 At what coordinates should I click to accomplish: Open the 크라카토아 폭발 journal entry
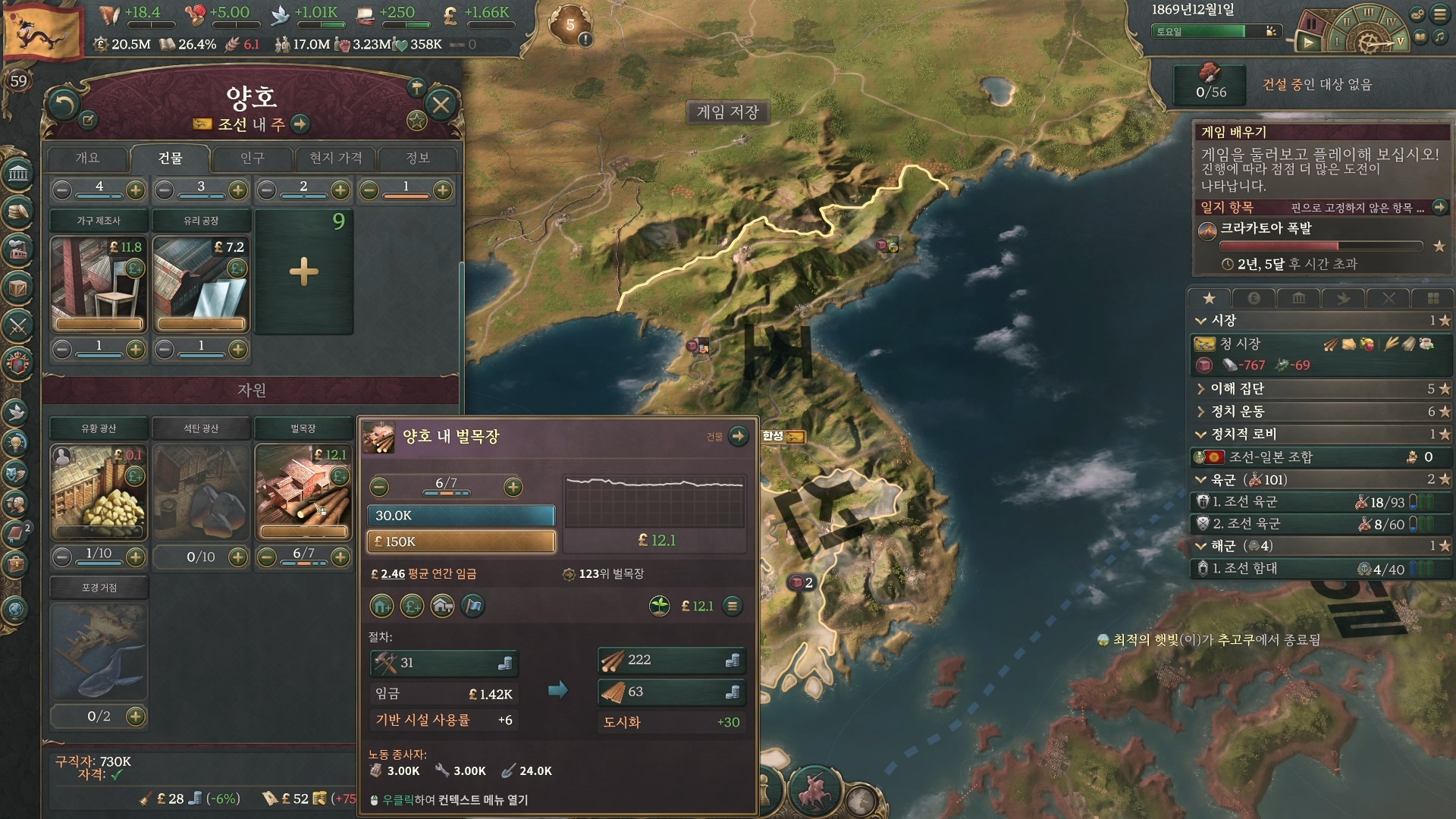pyautogui.click(x=1266, y=229)
